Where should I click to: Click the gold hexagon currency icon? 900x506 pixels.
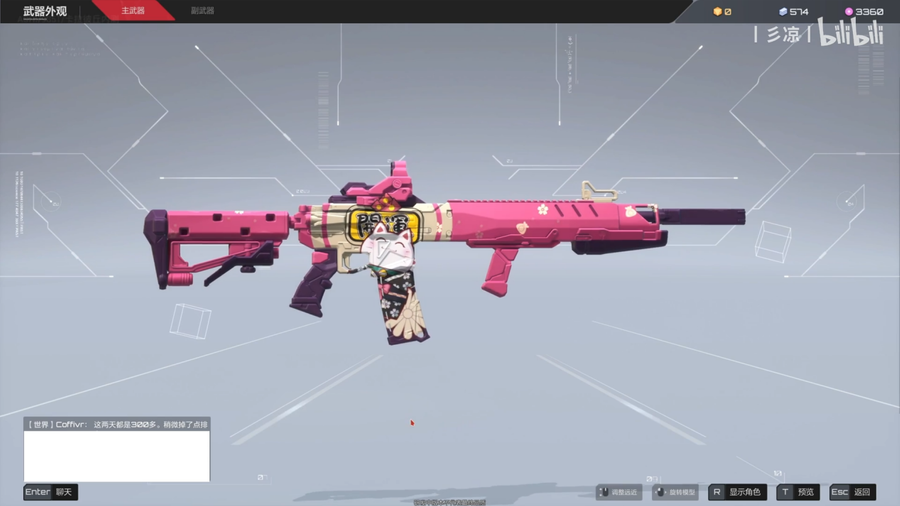click(717, 12)
